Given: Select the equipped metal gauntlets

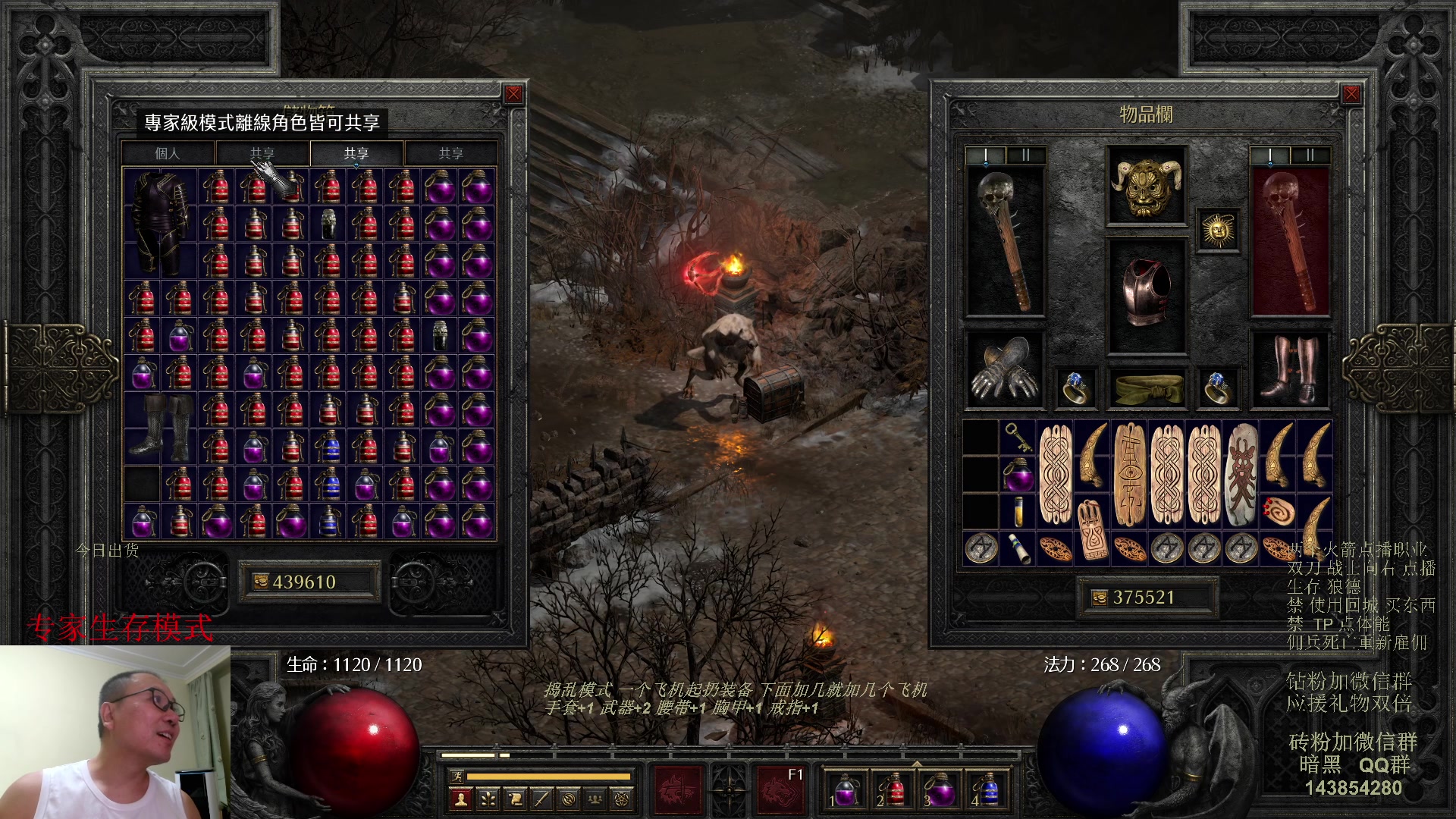Looking at the screenshot, I should (x=1005, y=369).
